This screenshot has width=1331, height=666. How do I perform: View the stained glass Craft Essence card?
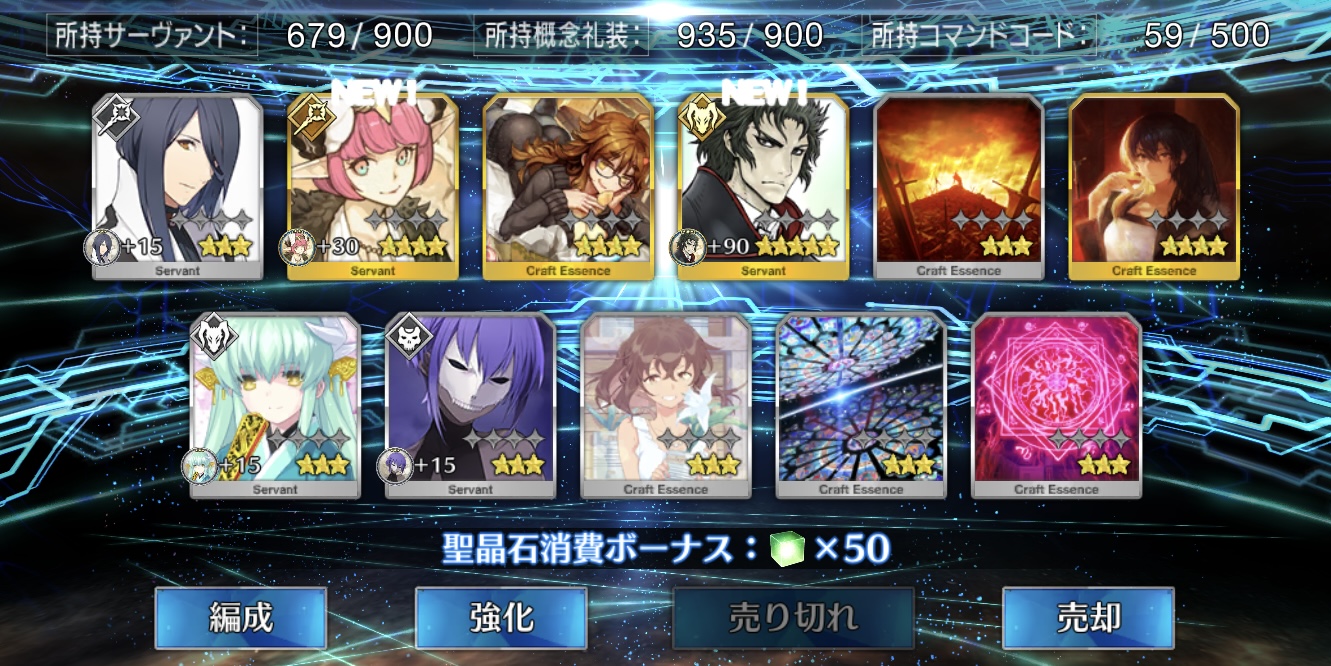pyautogui.click(x=861, y=403)
